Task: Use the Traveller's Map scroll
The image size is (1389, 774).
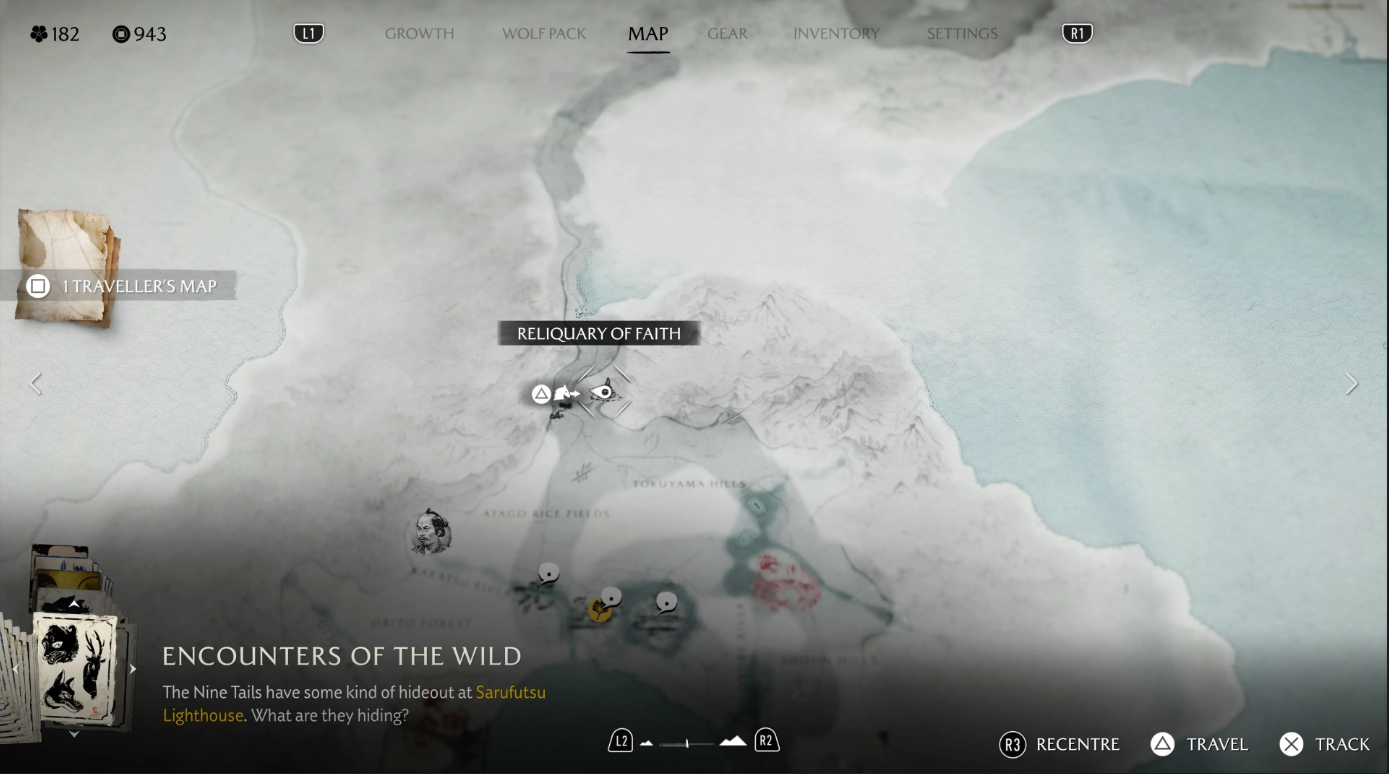Action: [x=66, y=266]
